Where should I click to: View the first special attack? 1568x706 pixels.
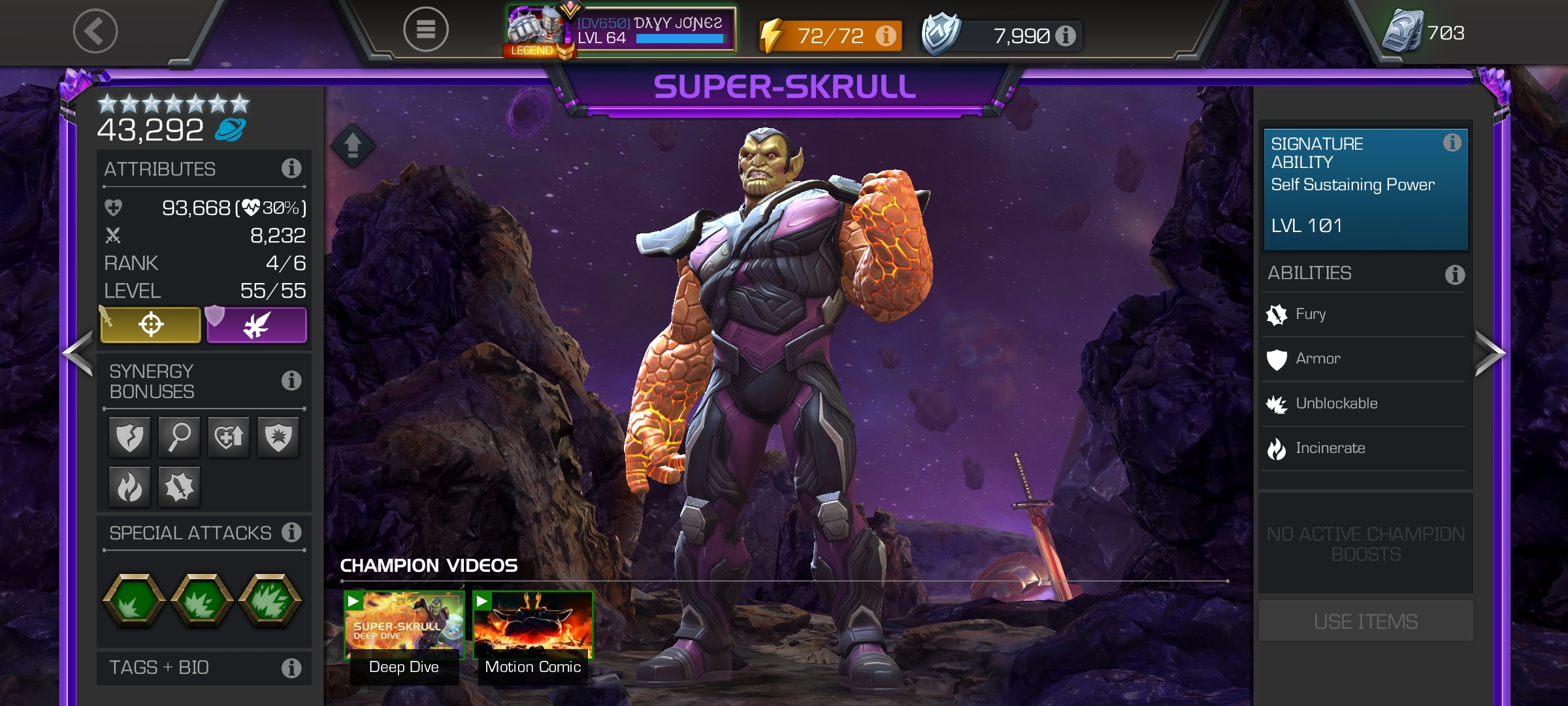coord(134,600)
